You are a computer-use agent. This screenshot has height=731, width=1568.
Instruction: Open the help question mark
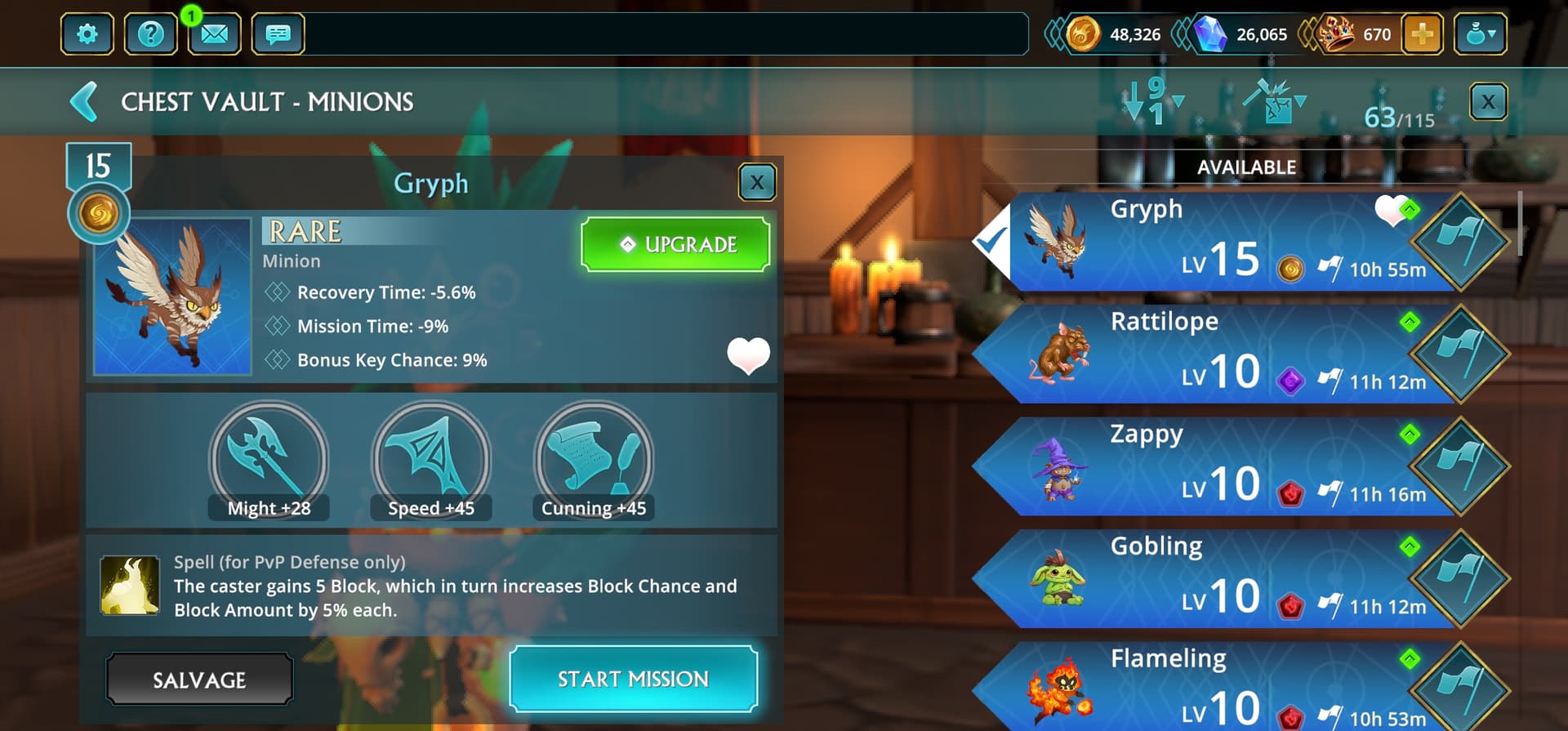pyautogui.click(x=150, y=34)
